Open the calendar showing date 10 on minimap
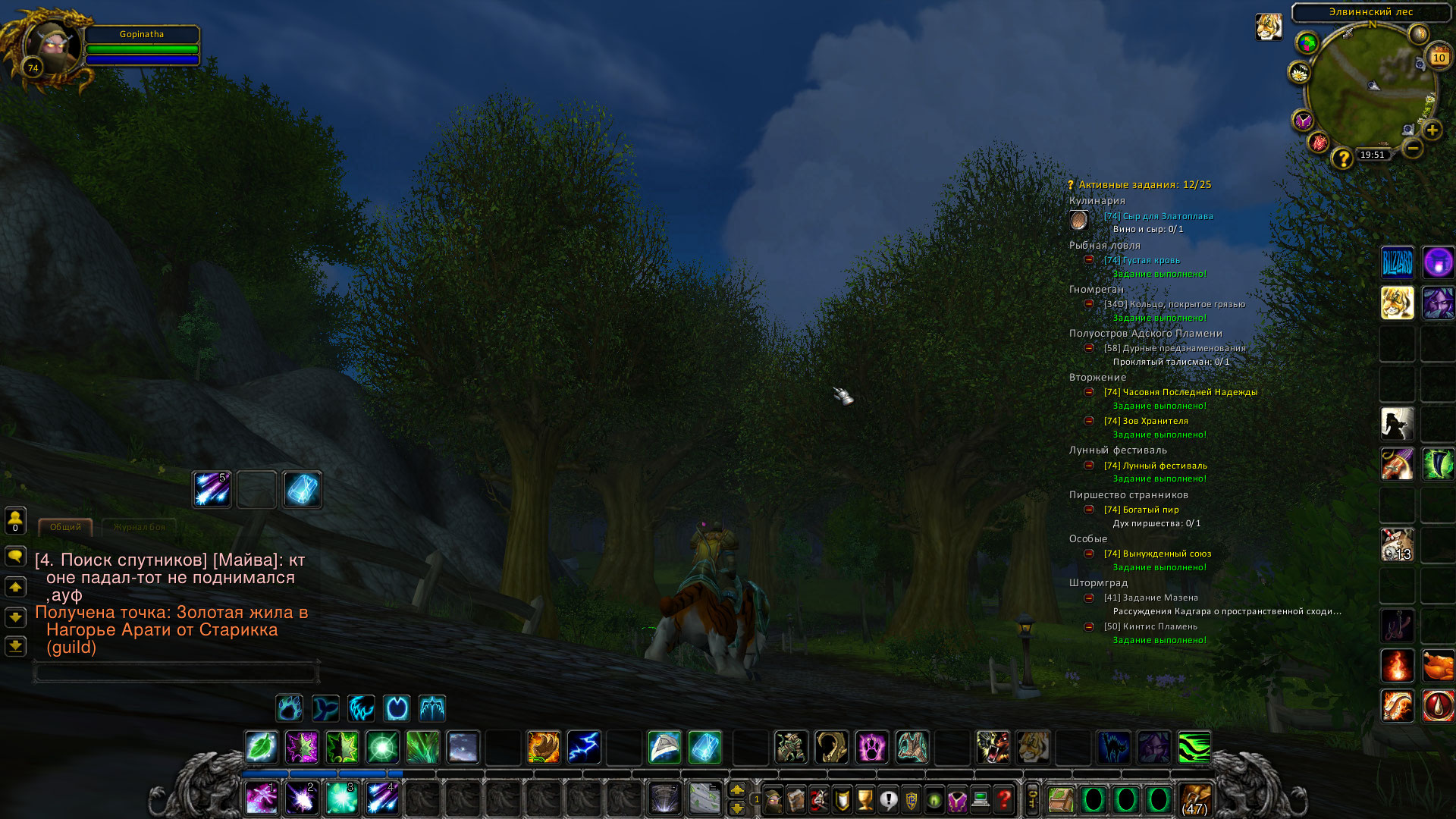Viewport: 1456px width, 819px height. [1439, 57]
